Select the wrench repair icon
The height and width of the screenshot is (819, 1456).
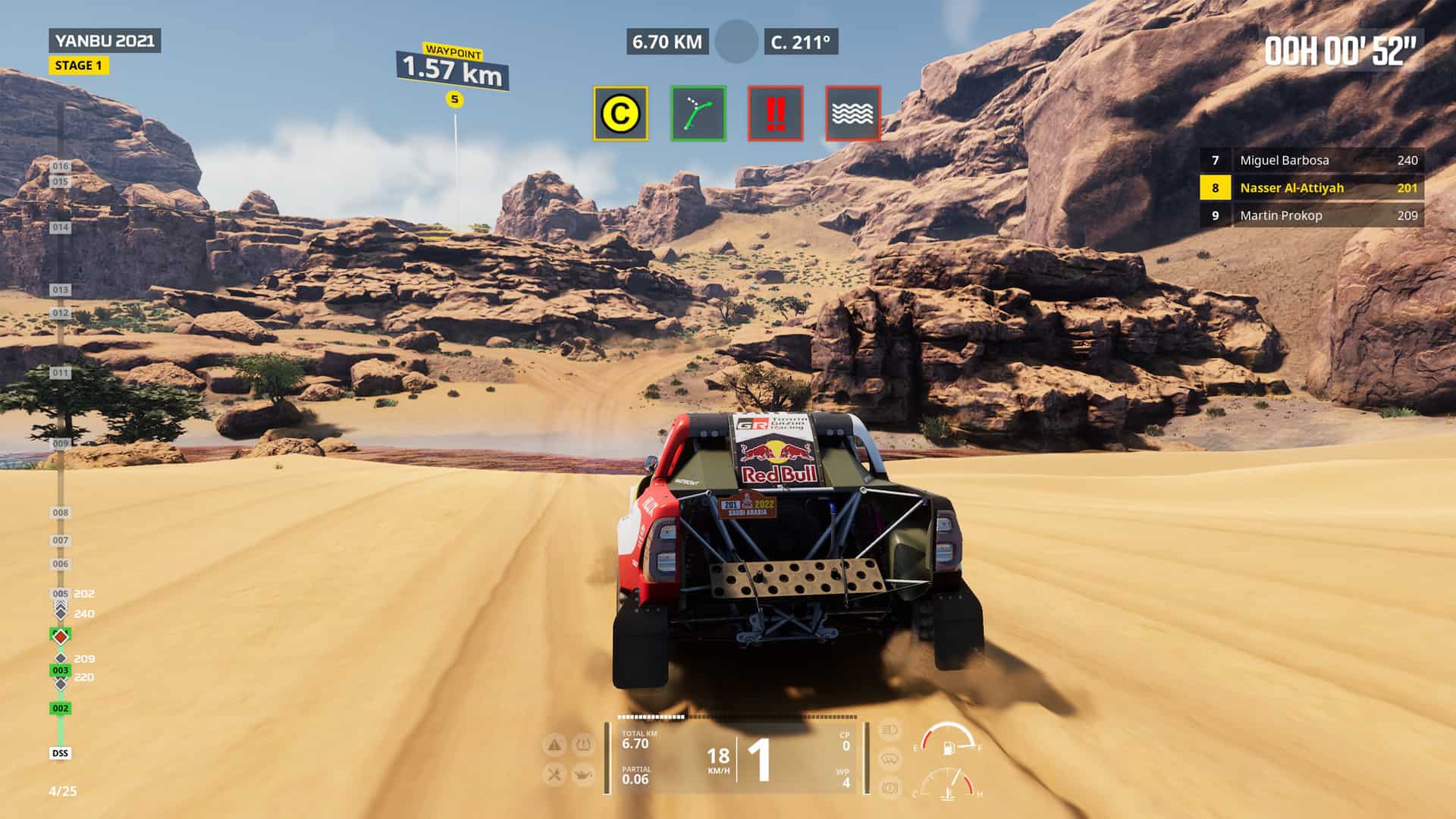point(554,775)
